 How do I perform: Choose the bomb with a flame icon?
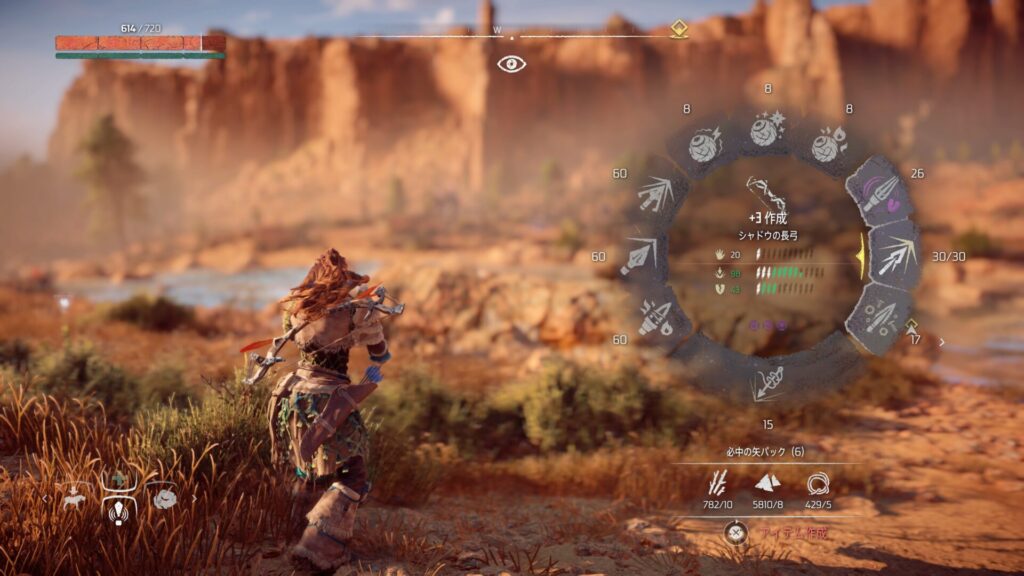click(829, 146)
